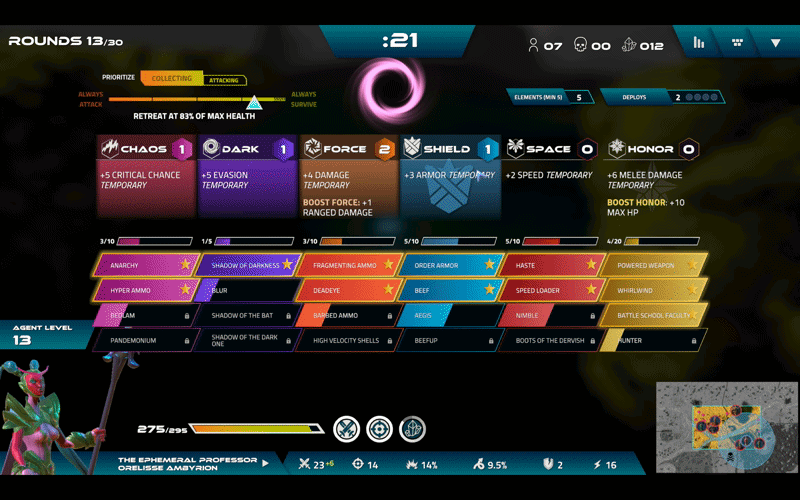
Task: Pick the Force element card
Action: click(348, 176)
